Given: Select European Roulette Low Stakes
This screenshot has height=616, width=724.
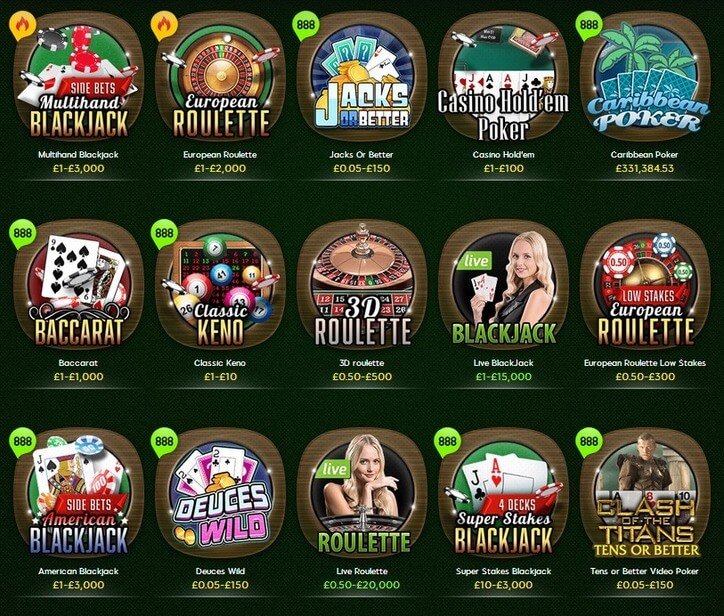Looking at the screenshot, I should (x=645, y=287).
